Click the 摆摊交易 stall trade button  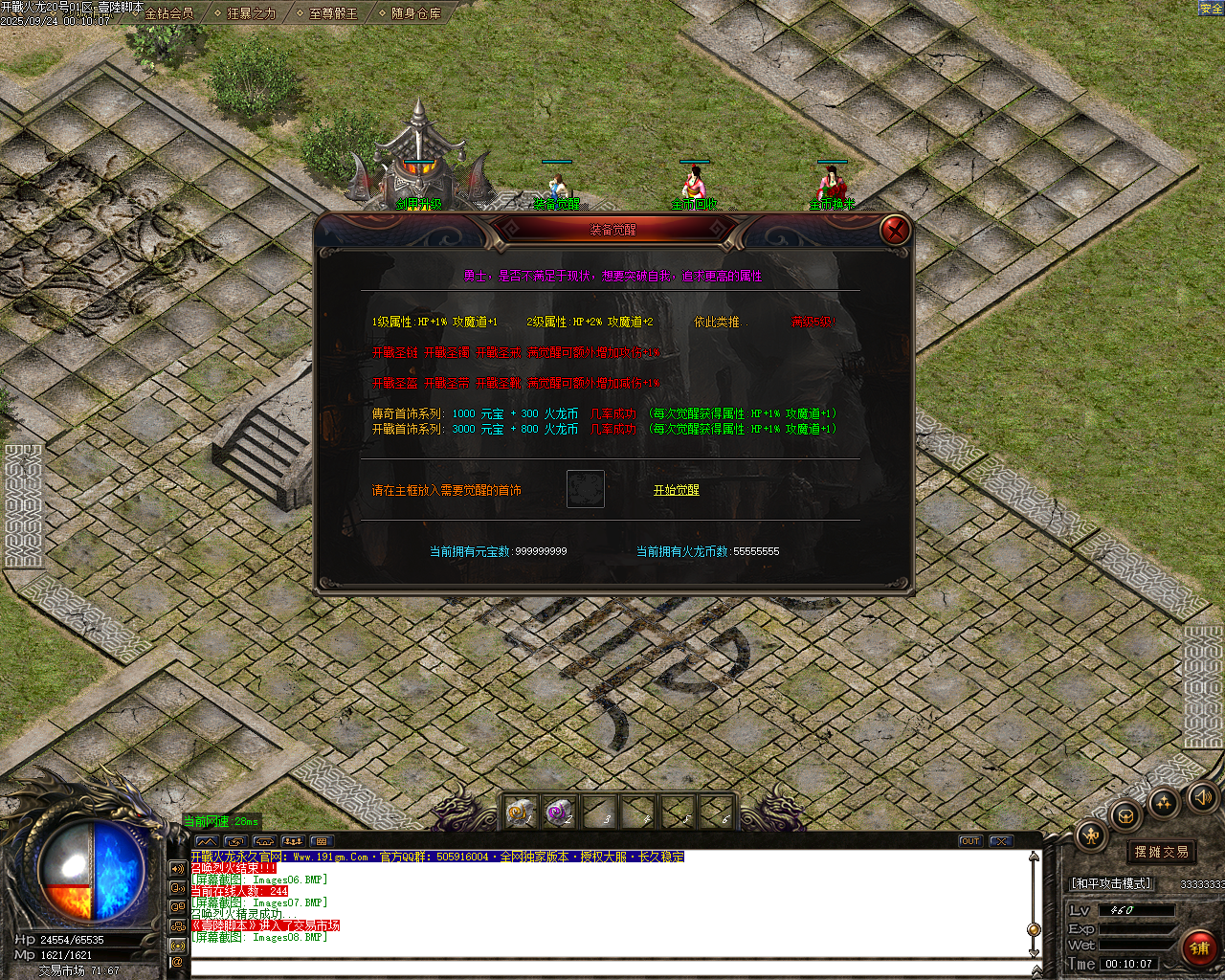(1161, 851)
